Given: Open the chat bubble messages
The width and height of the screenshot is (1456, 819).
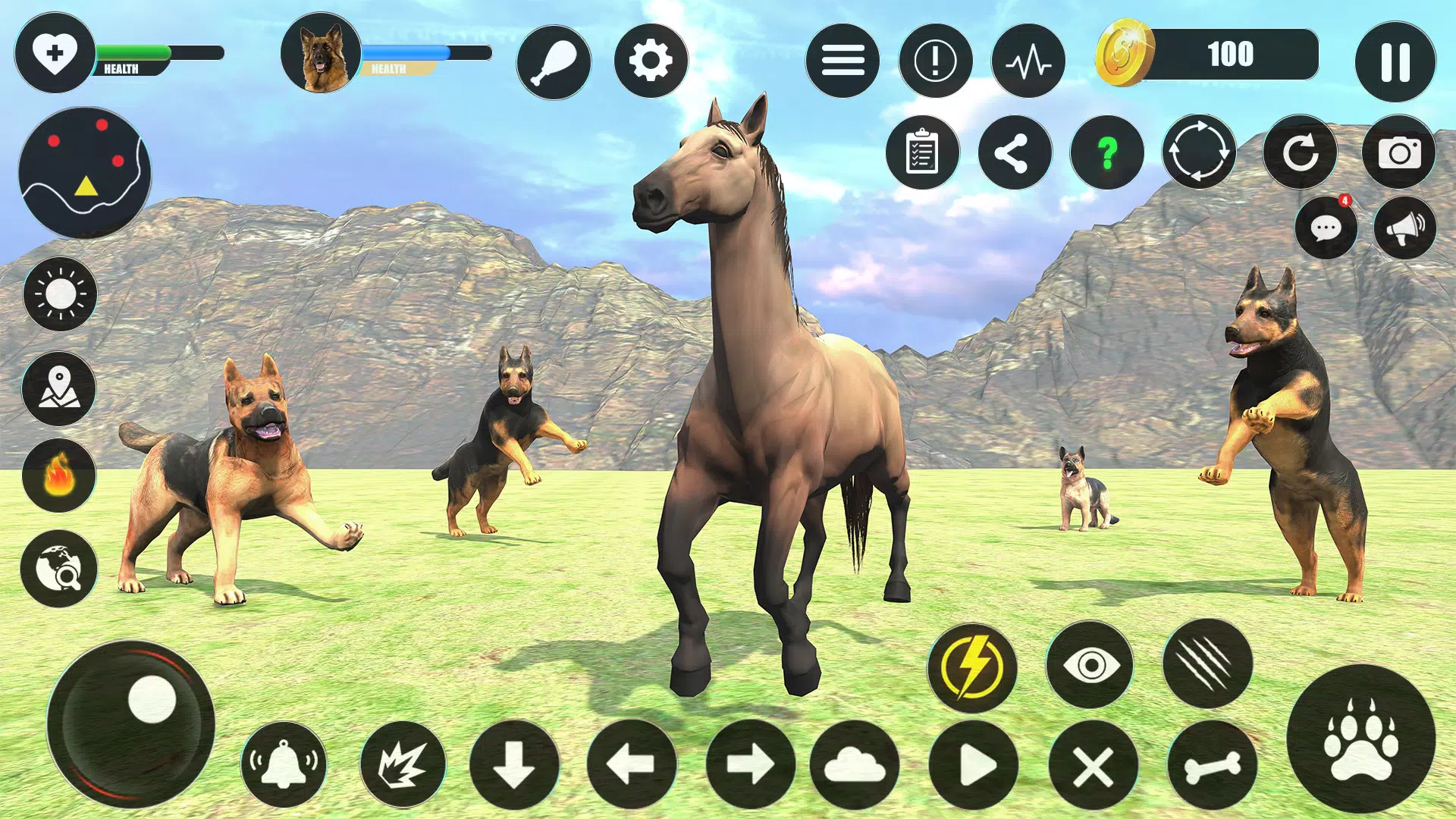Looking at the screenshot, I should click(x=1326, y=228).
